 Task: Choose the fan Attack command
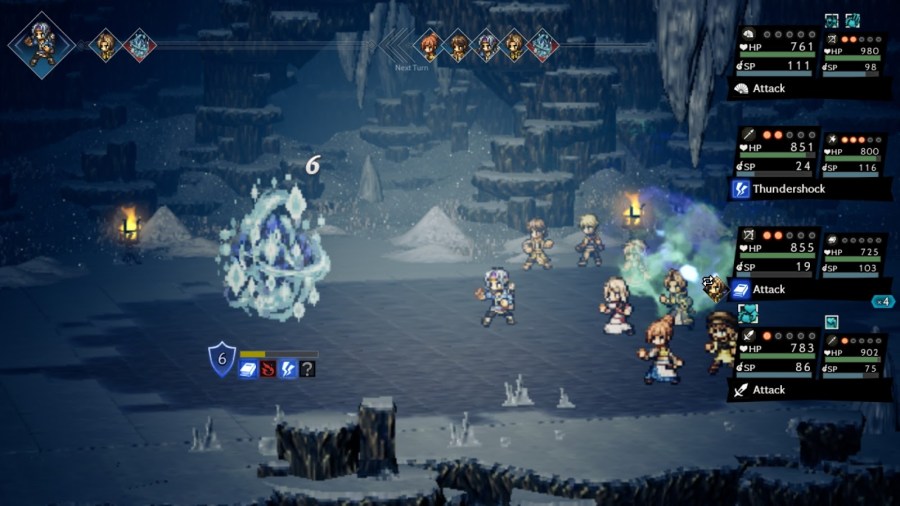(x=768, y=88)
